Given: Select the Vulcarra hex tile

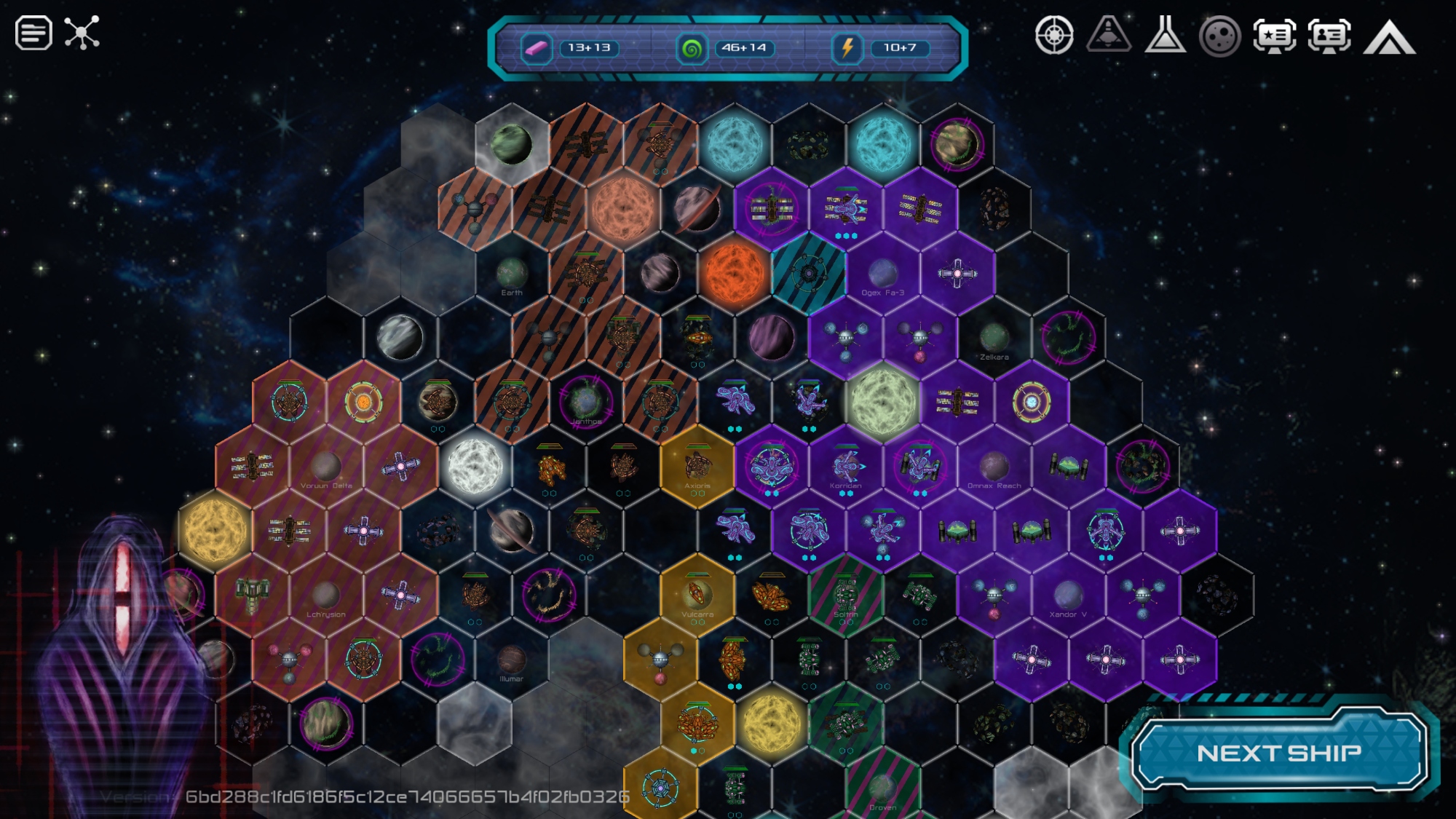Looking at the screenshot, I should pyautogui.click(x=697, y=596).
